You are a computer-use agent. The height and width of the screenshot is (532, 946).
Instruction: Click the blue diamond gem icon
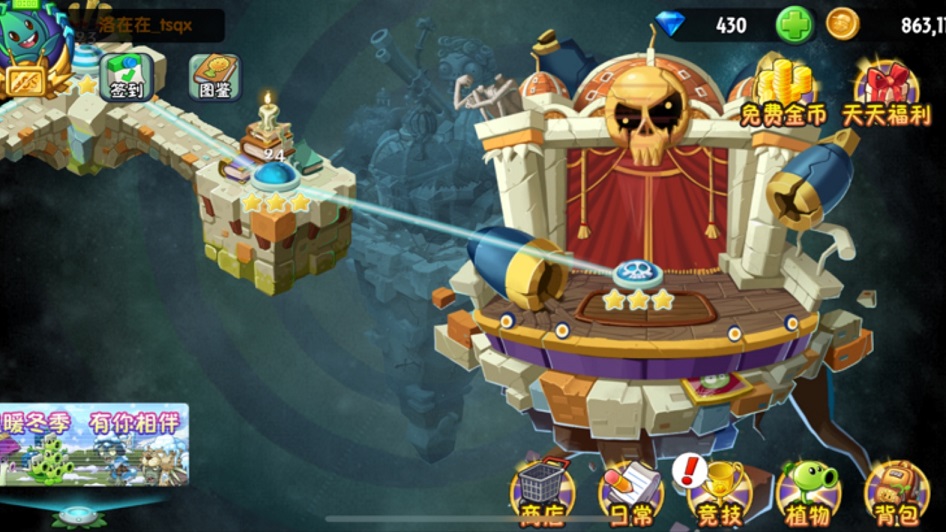tap(671, 24)
